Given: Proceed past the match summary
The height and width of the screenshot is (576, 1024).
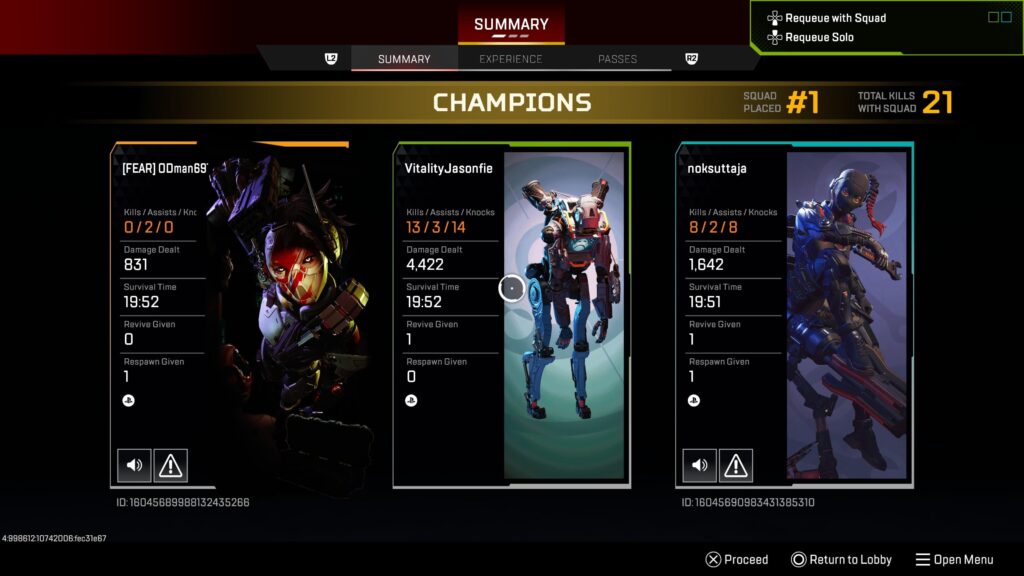Looking at the screenshot, I should tap(736, 560).
